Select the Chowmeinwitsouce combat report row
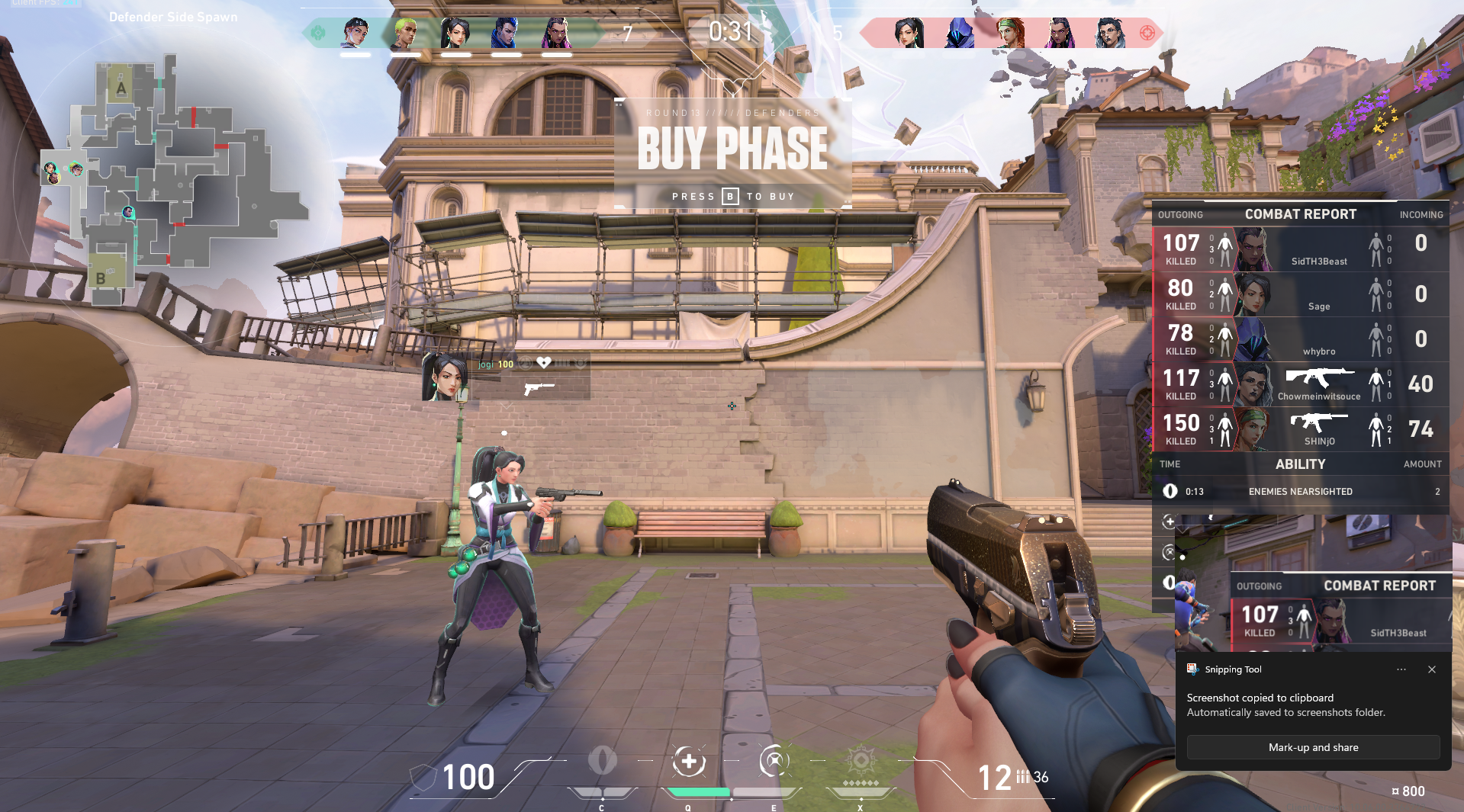Image resolution: width=1464 pixels, height=812 pixels. pyautogui.click(x=1300, y=384)
